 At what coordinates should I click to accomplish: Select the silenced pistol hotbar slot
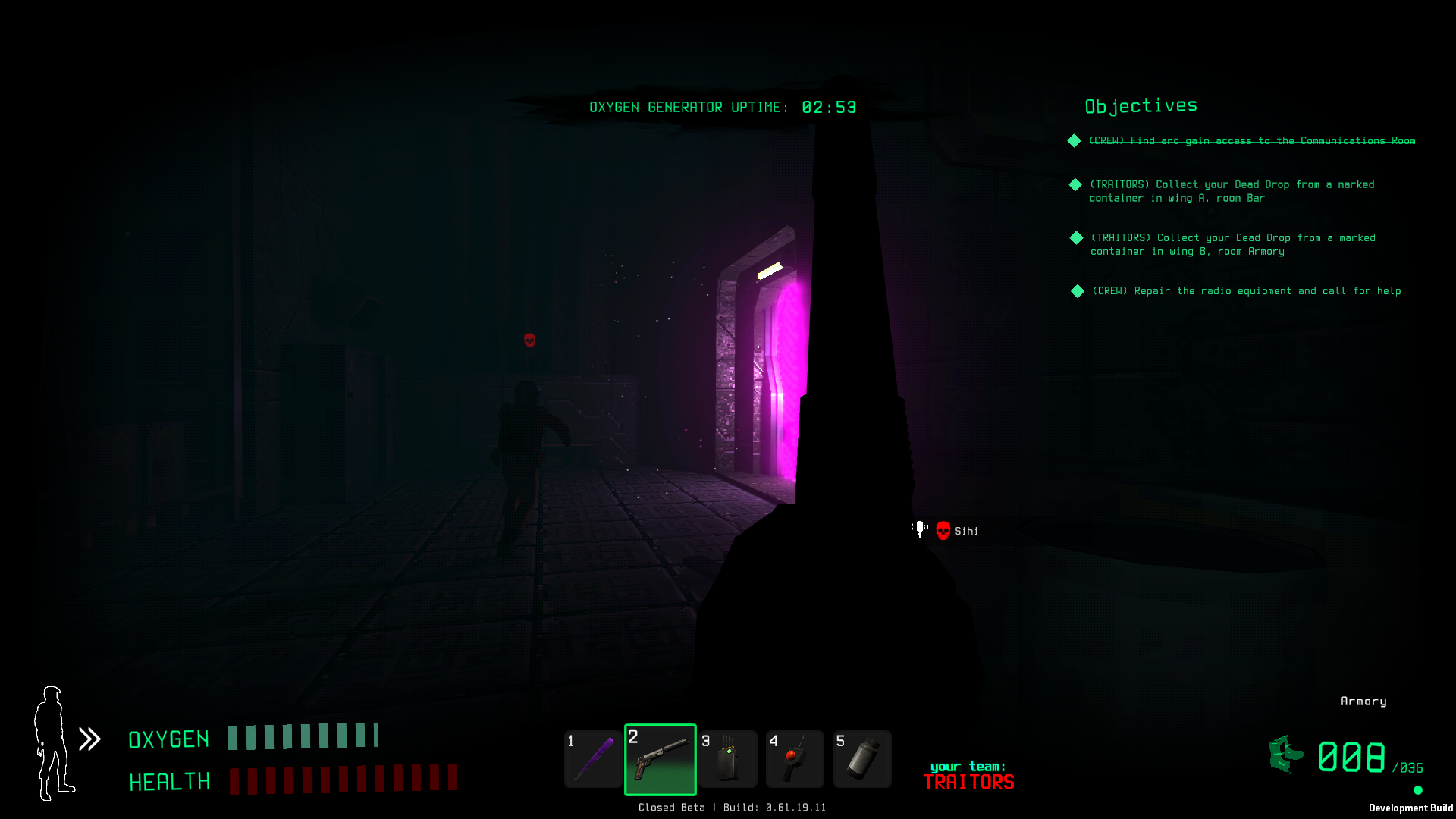tap(660, 759)
